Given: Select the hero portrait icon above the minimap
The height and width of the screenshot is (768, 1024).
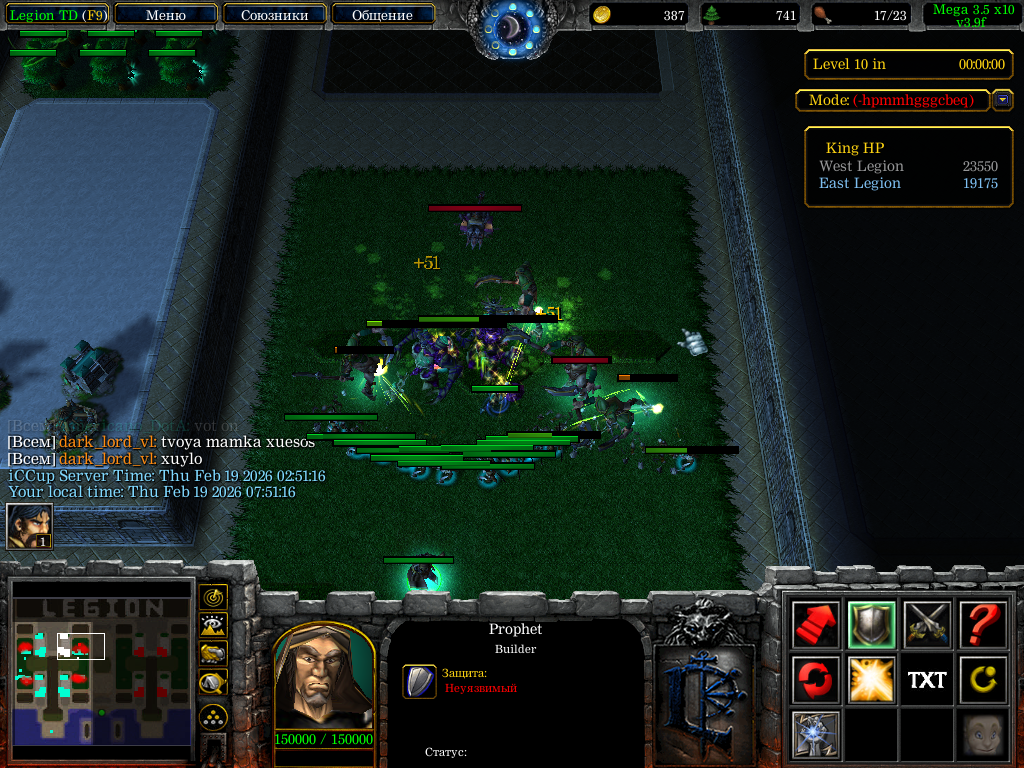Looking at the screenshot, I should [29, 526].
